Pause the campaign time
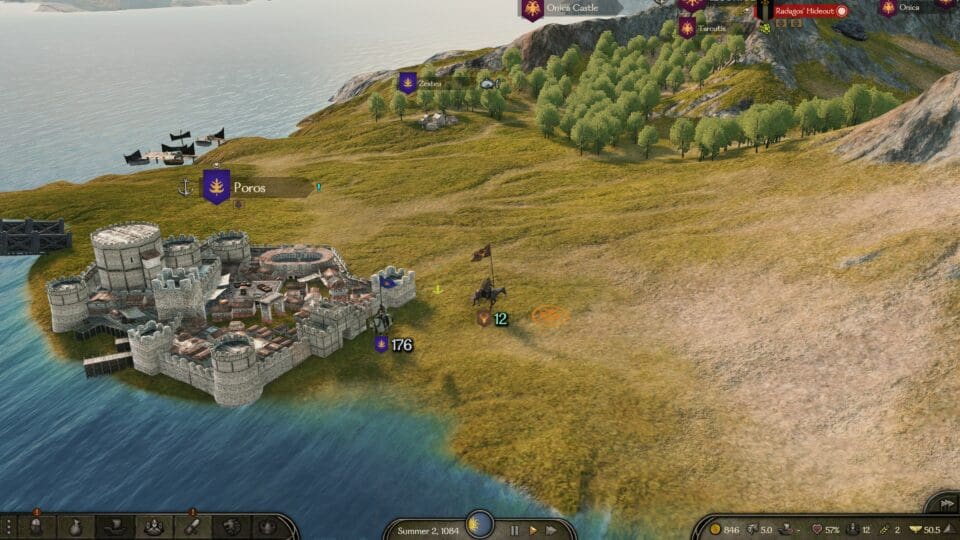 [516, 529]
